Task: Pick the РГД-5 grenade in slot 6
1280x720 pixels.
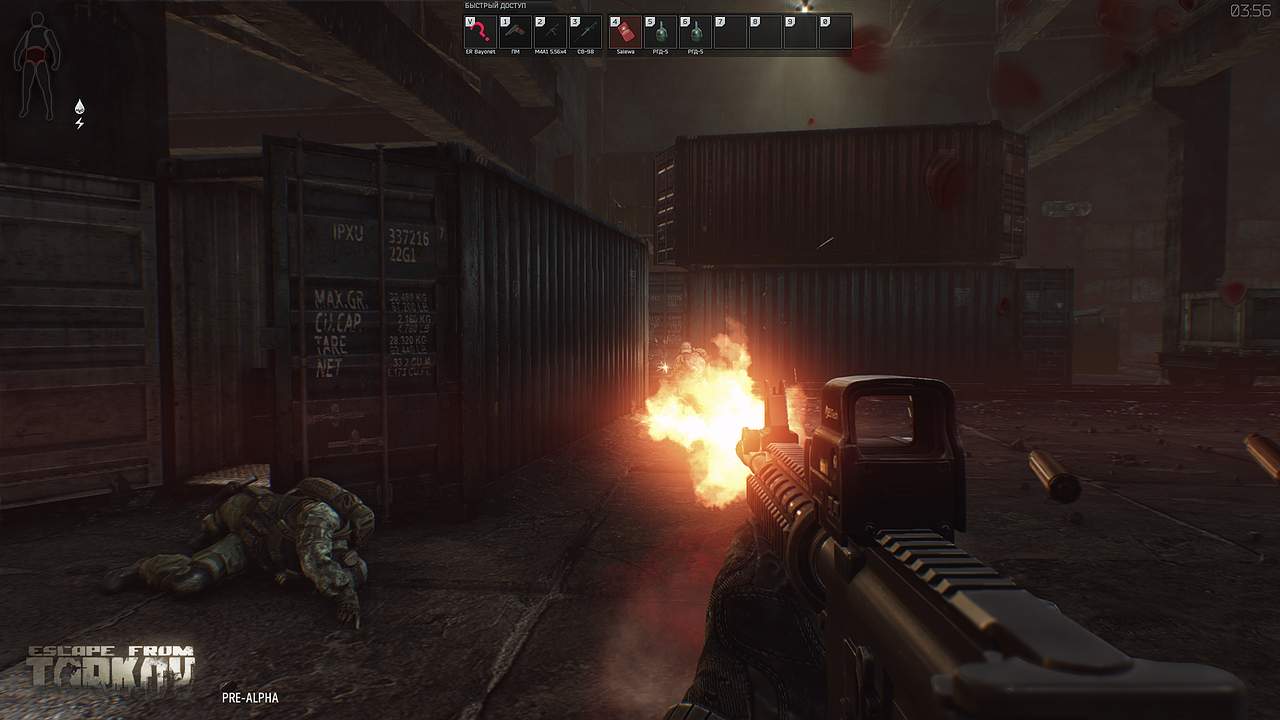Action: click(x=696, y=31)
